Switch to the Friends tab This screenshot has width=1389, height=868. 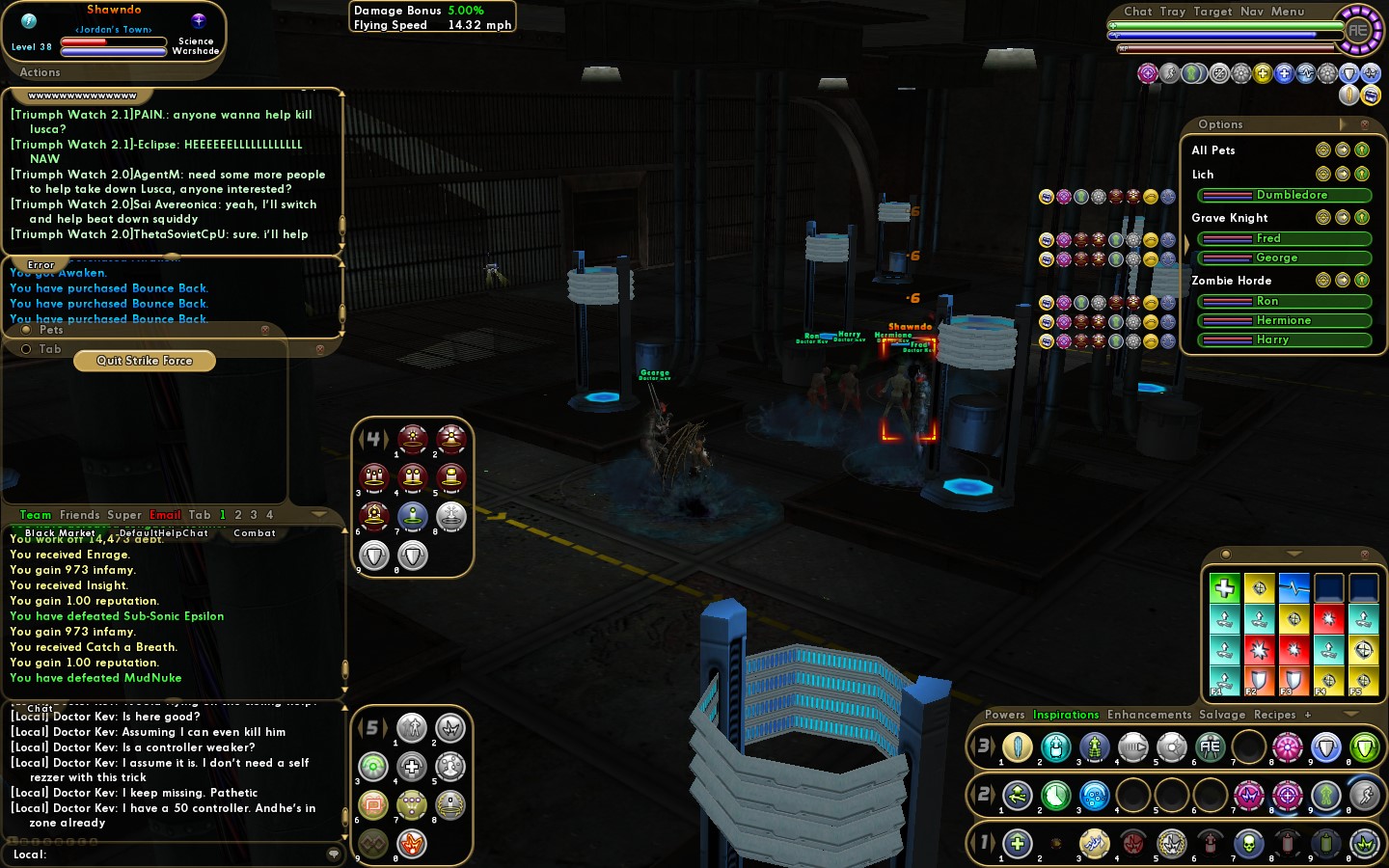coord(79,515)
